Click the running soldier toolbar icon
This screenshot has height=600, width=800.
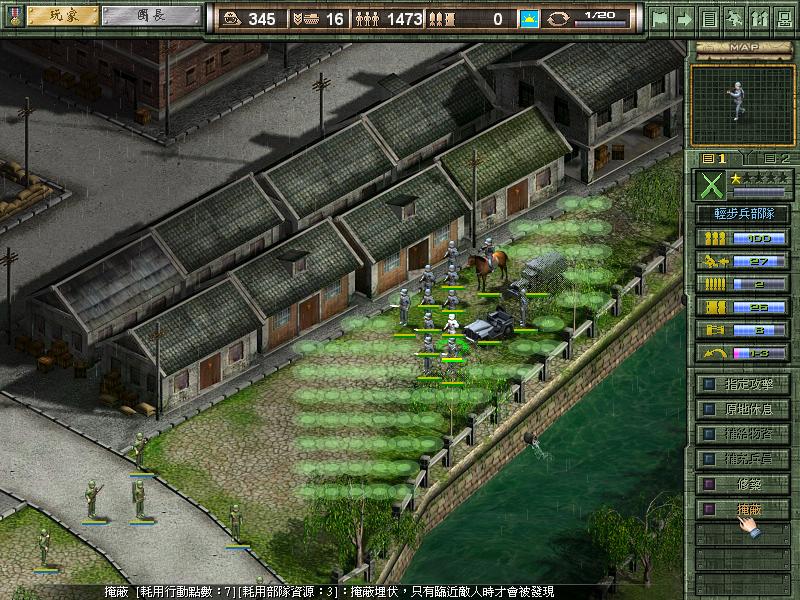coord(733,18)
